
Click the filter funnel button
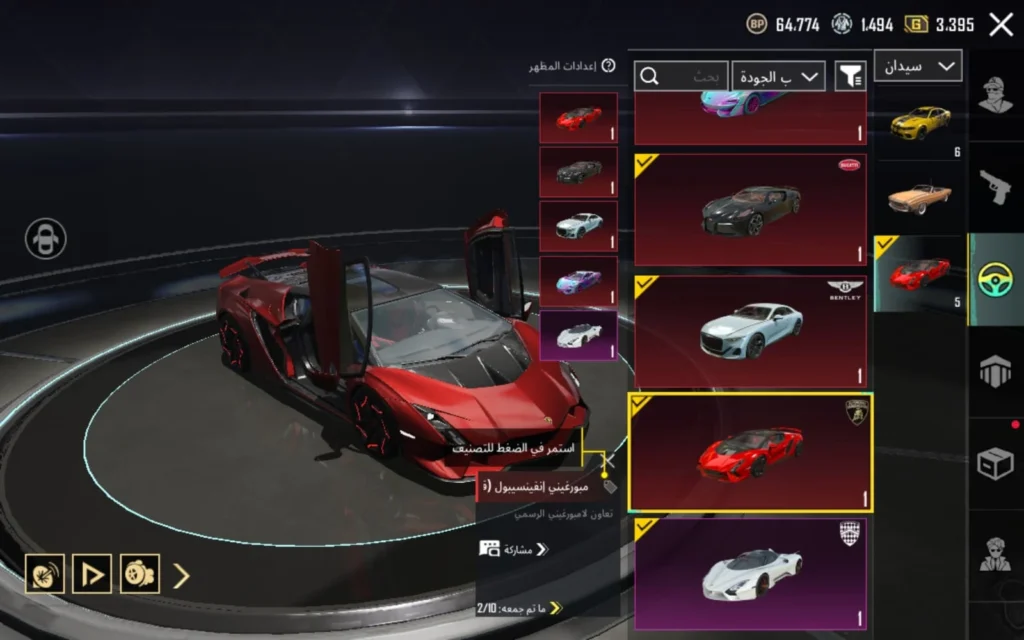(x=851, y=76)
